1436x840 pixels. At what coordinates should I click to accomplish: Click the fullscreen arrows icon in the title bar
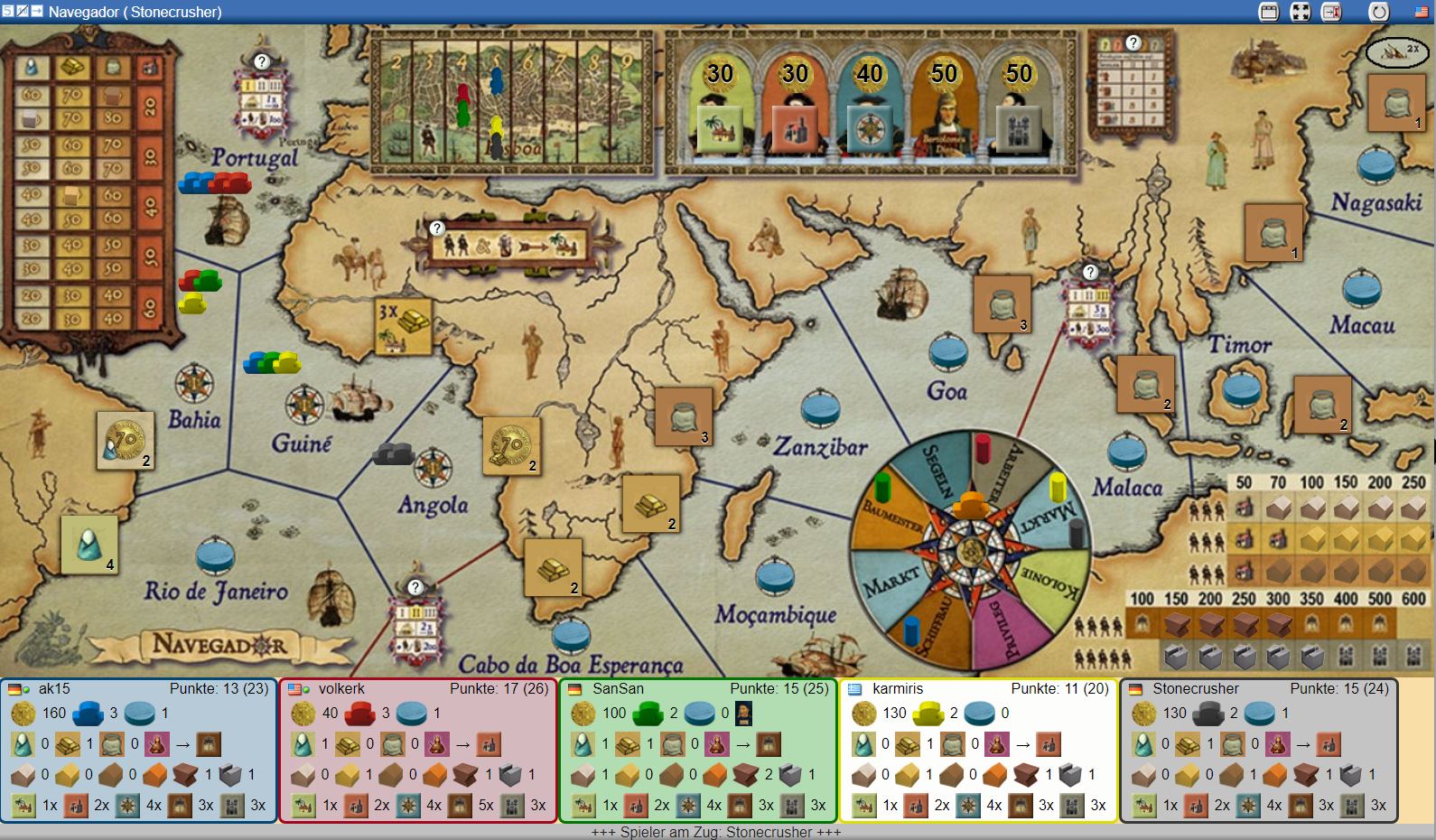pos(1299,12)
